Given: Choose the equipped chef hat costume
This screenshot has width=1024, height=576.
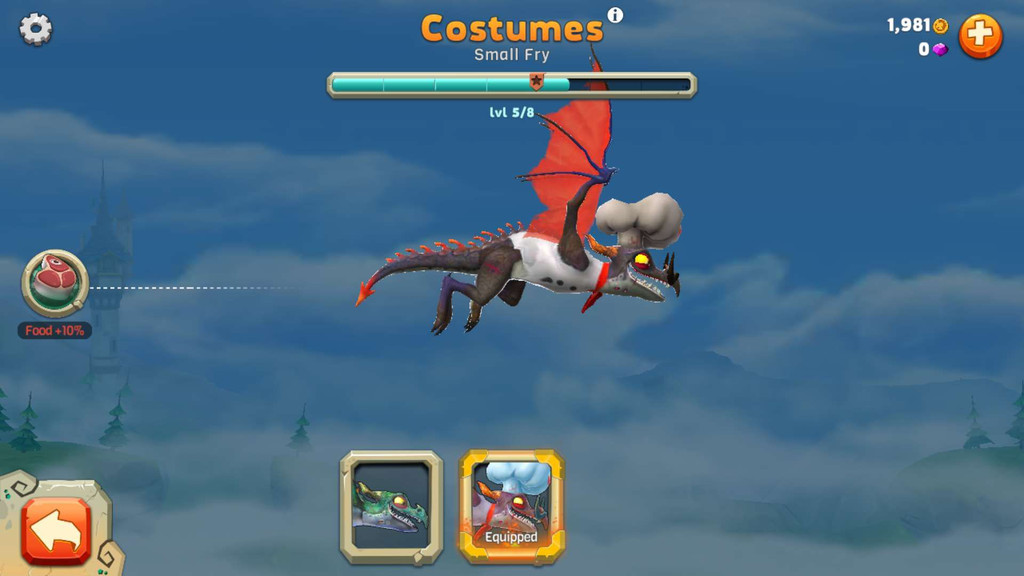Looking at the screenshot, I should (x=511, y=507).
